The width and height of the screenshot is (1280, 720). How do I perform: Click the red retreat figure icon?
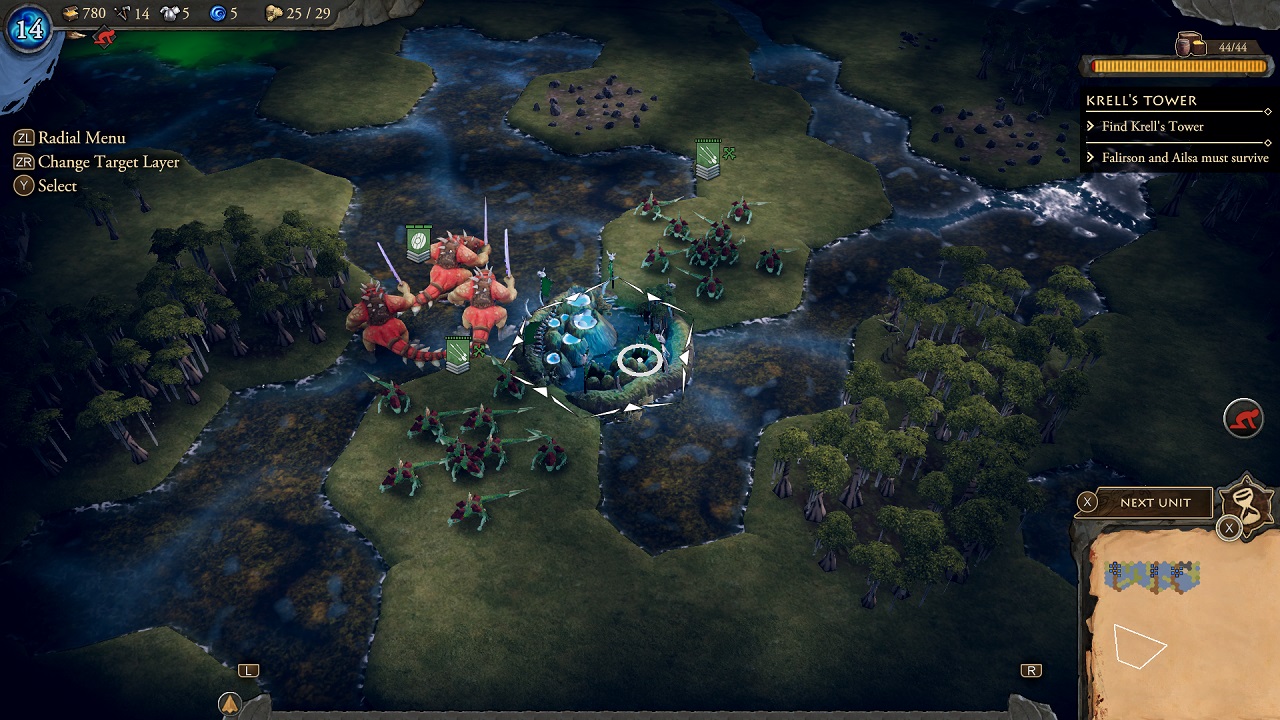point(1243,420)
